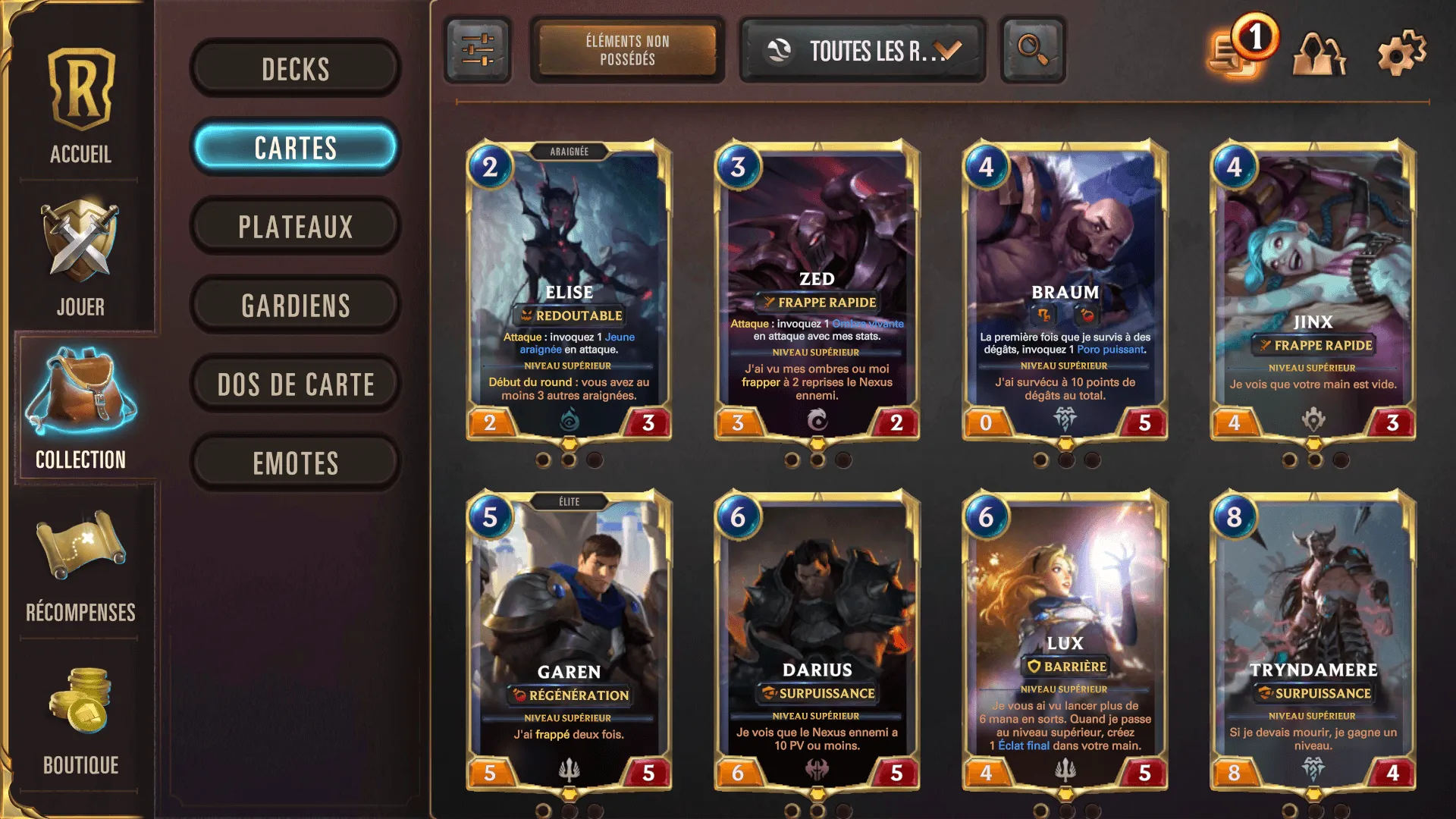Image resolution: width=1456 pixels, height=819 pixels.
Task: Open the region filter checkmark arrow
Action: pyautogui.click(x=945, y=50)
